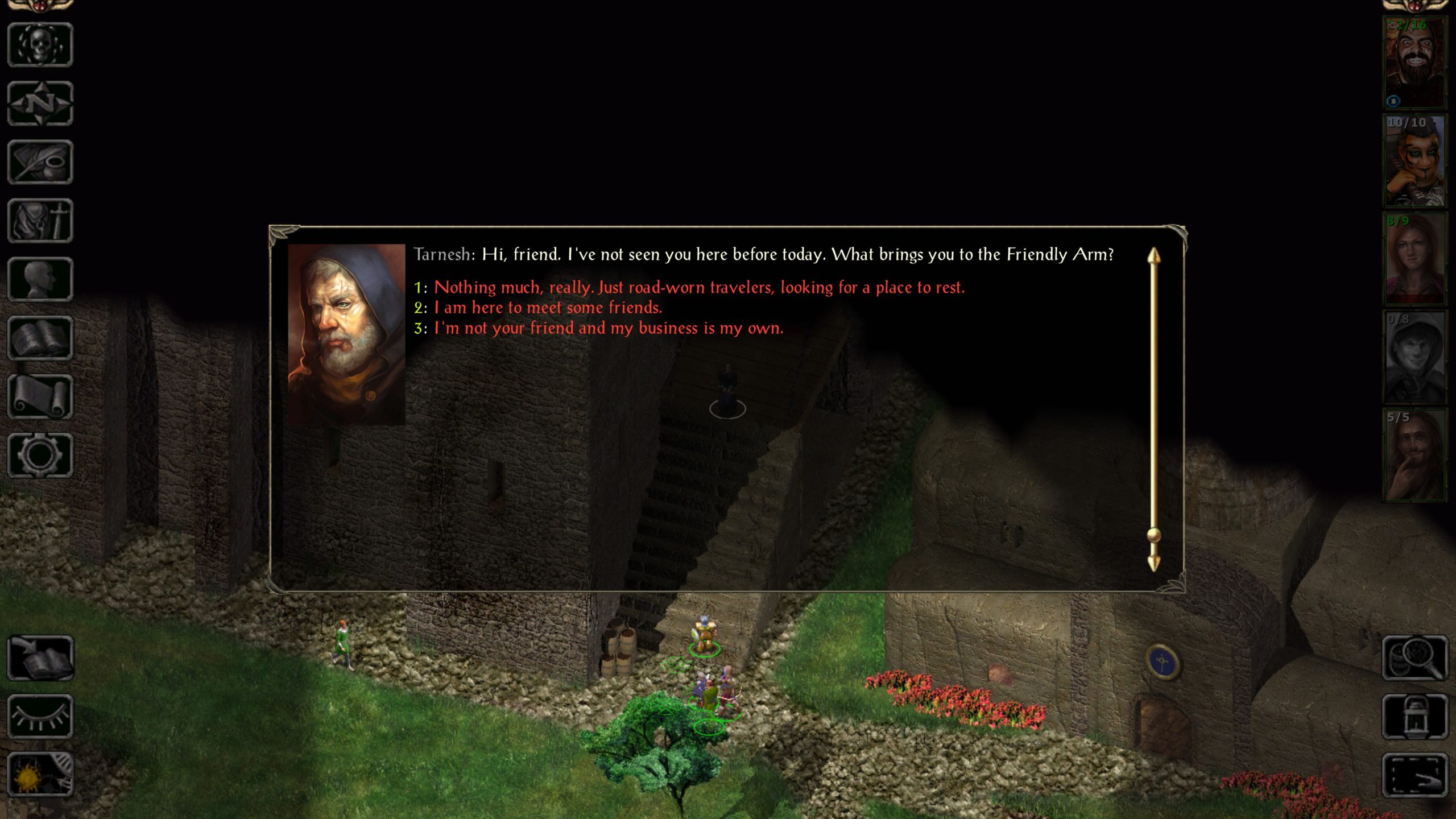Select reply "I am here to meet some friends."
1456x819 pixels.
[x=548, y=308]
